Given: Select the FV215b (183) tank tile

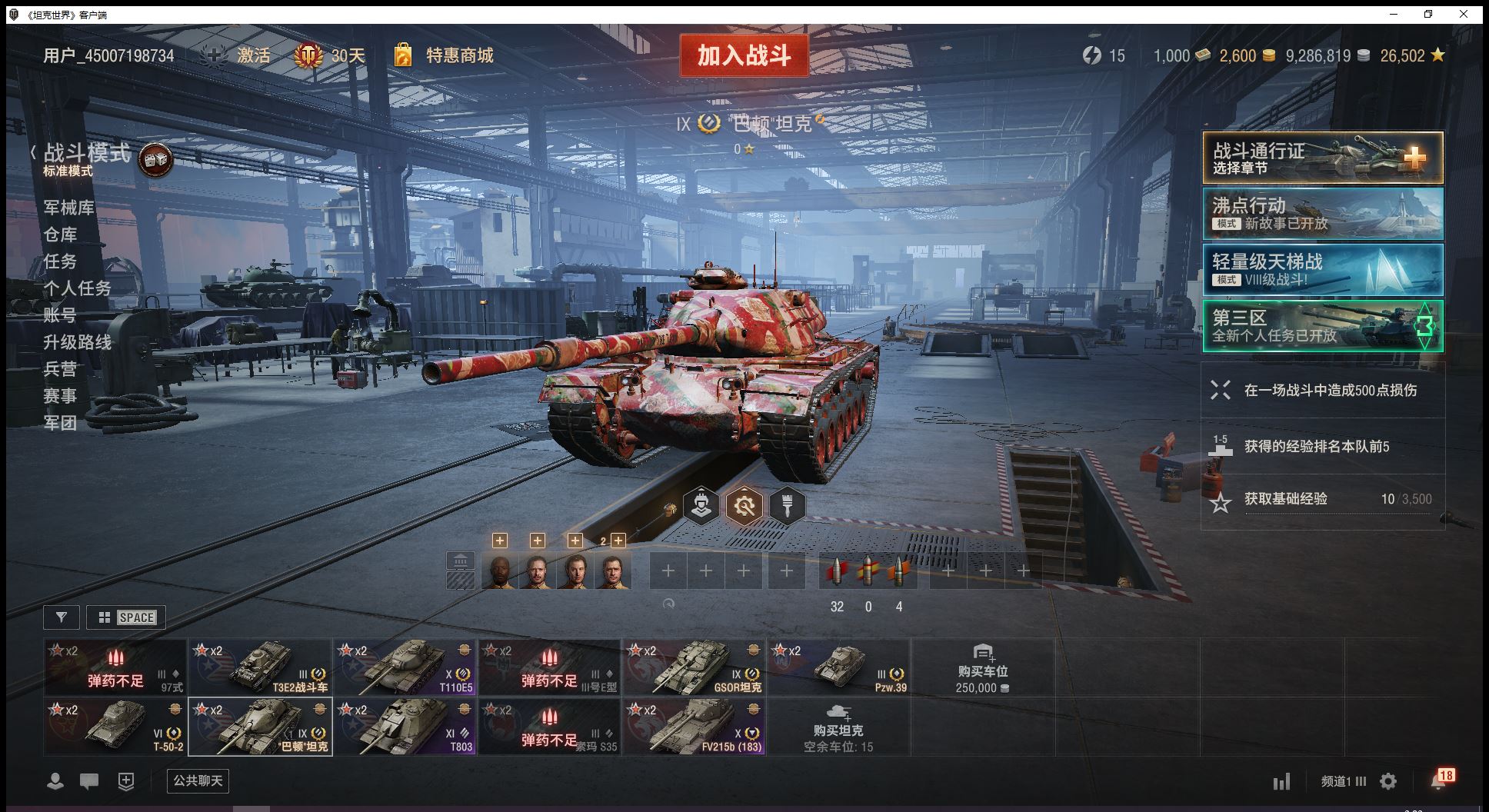Looking at the screenshot, I should (x=695, y=727).
